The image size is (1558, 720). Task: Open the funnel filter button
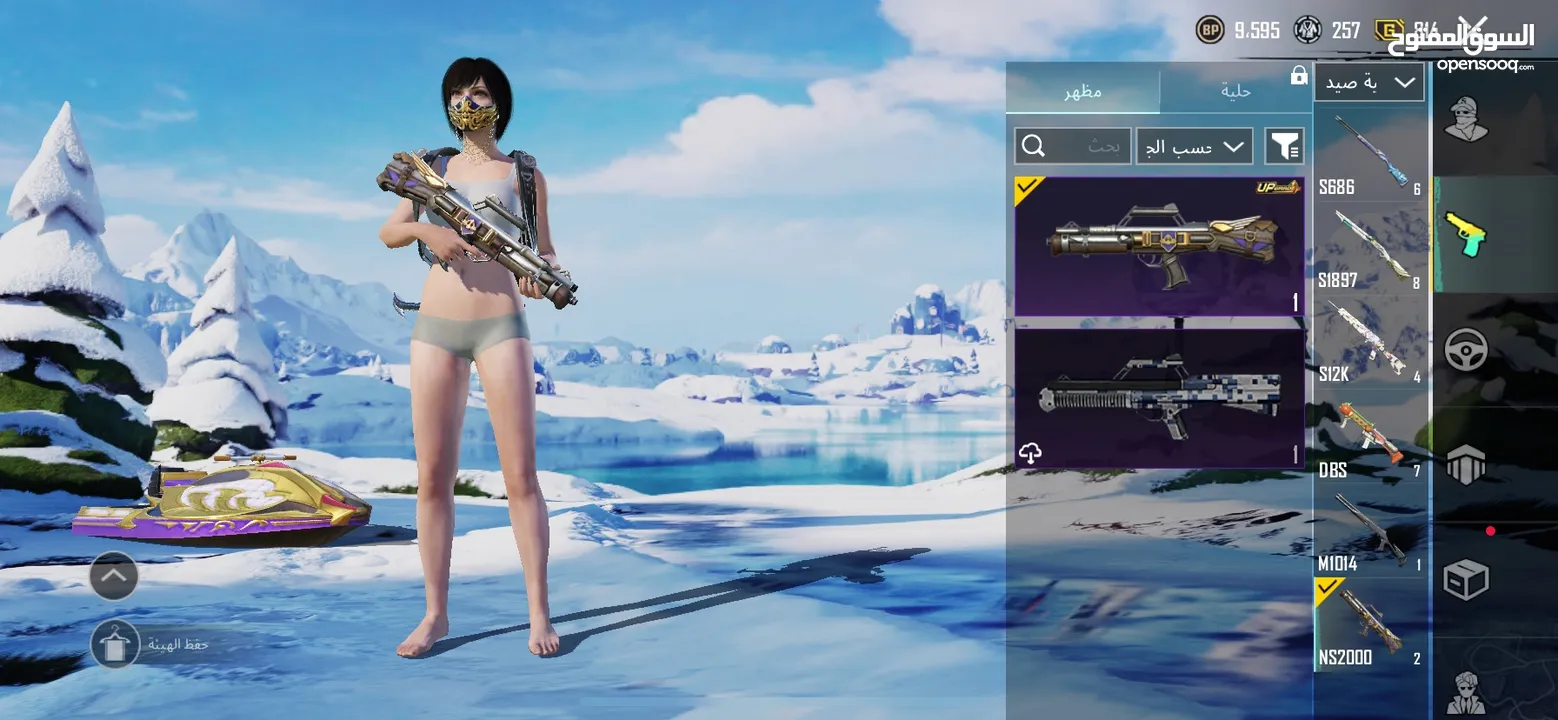tap(1284, 147)
